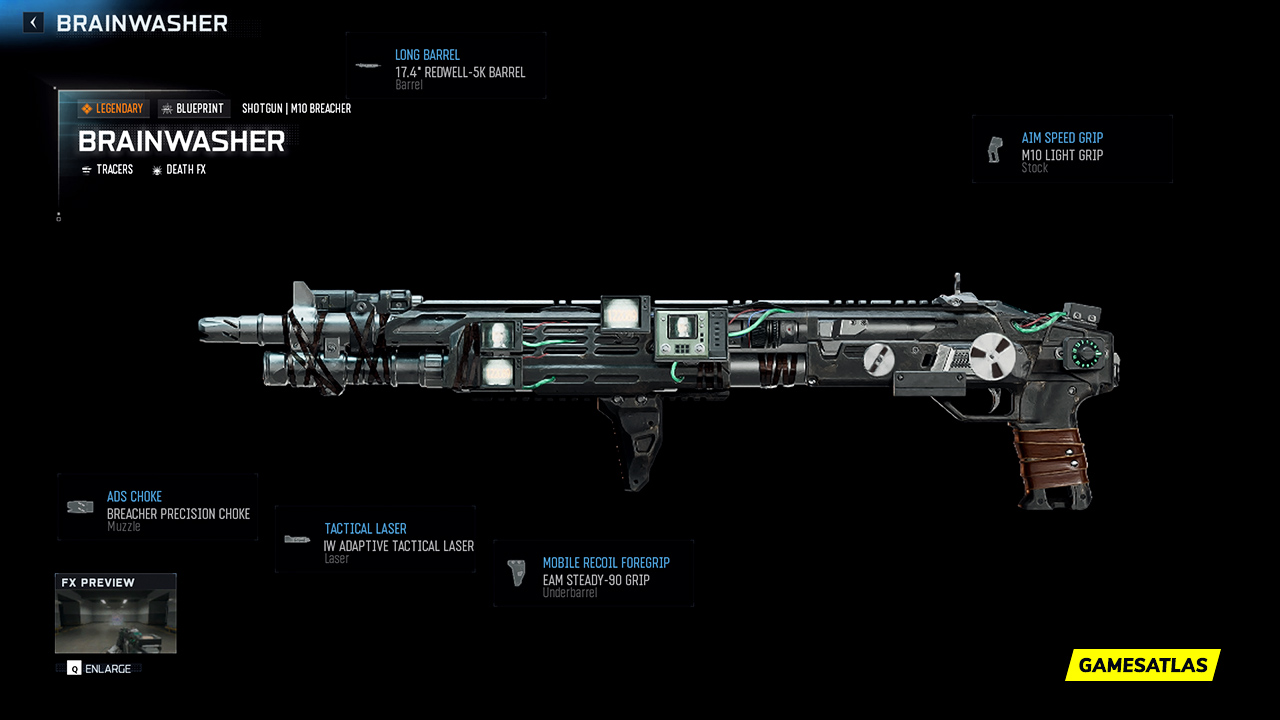Toggle the Legendary rarity tag

tap(112, 108)
